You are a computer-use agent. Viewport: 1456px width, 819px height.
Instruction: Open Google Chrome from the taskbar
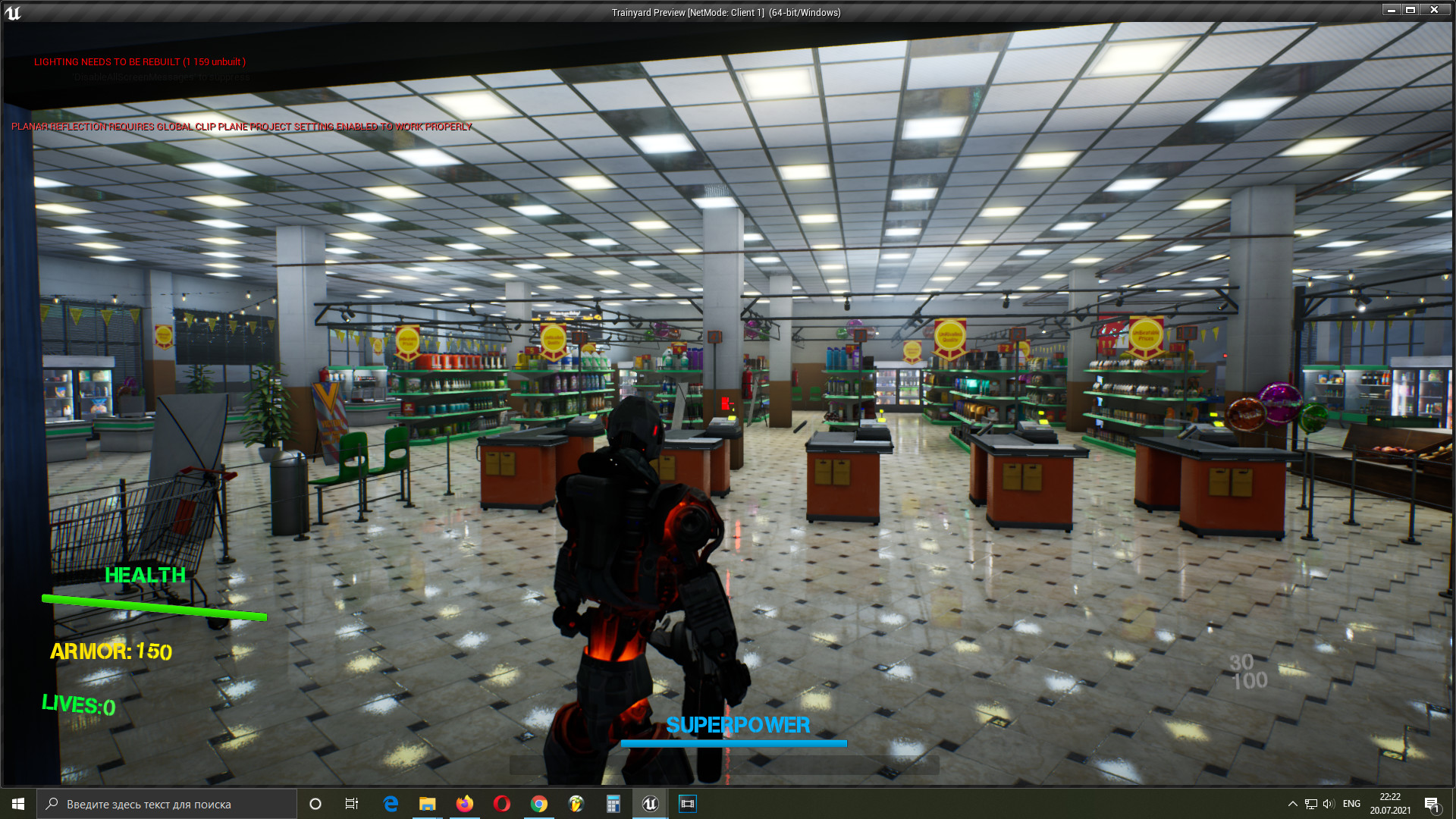tap(539, 804)
